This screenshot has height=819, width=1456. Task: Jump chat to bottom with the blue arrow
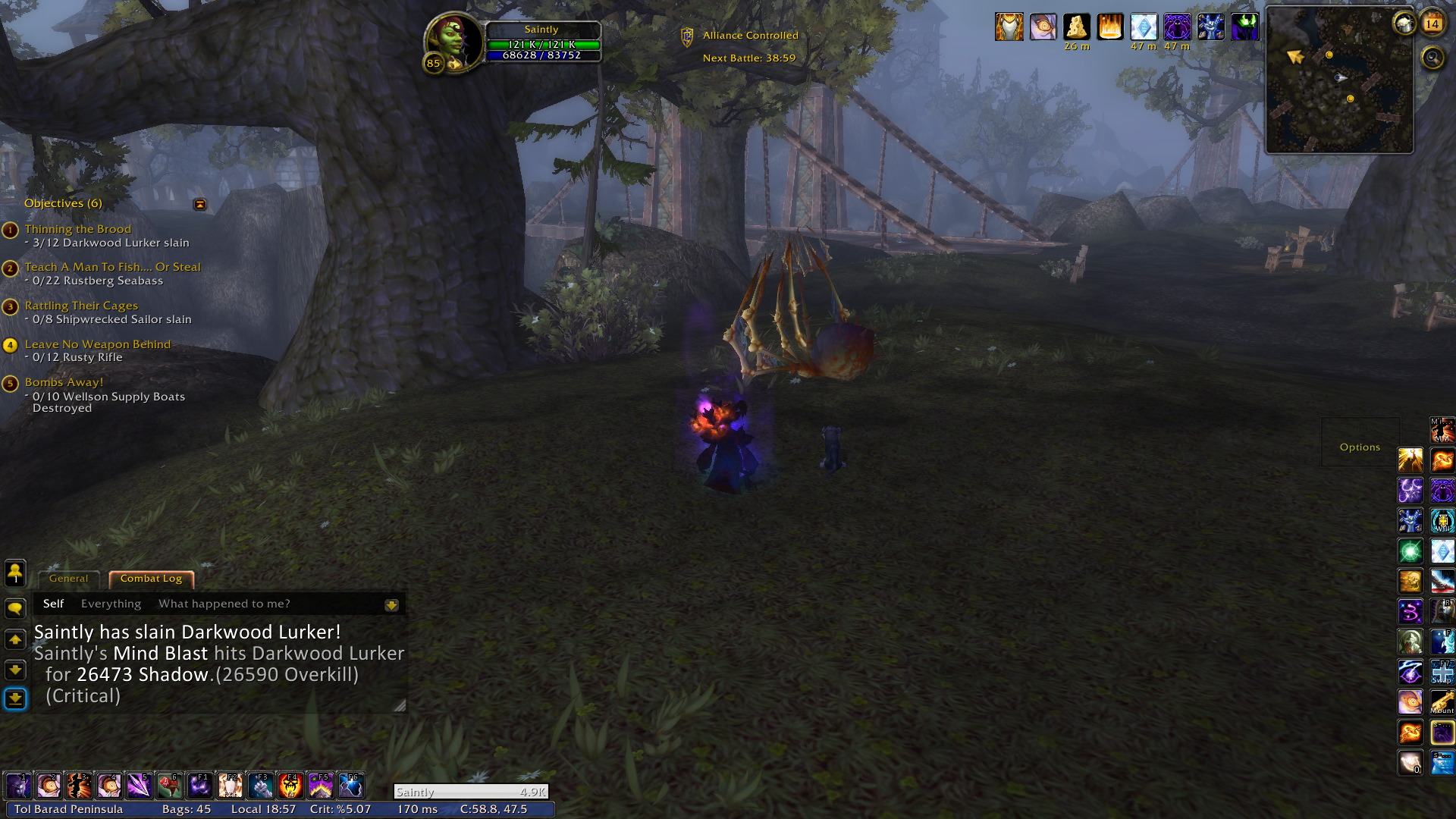15,698
